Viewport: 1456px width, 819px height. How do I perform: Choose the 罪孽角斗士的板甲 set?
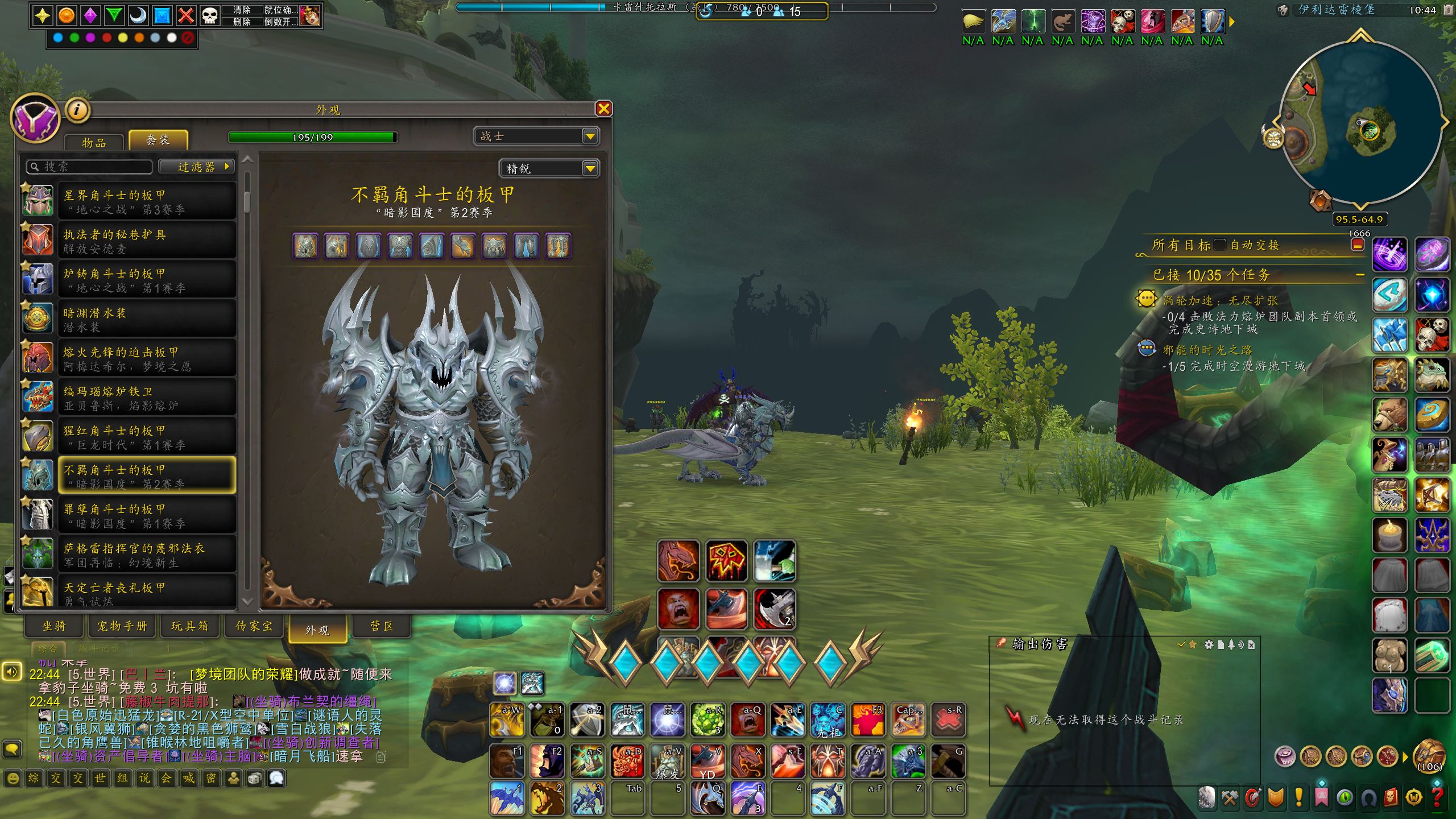pyautogui.click(x=147, y=516)
